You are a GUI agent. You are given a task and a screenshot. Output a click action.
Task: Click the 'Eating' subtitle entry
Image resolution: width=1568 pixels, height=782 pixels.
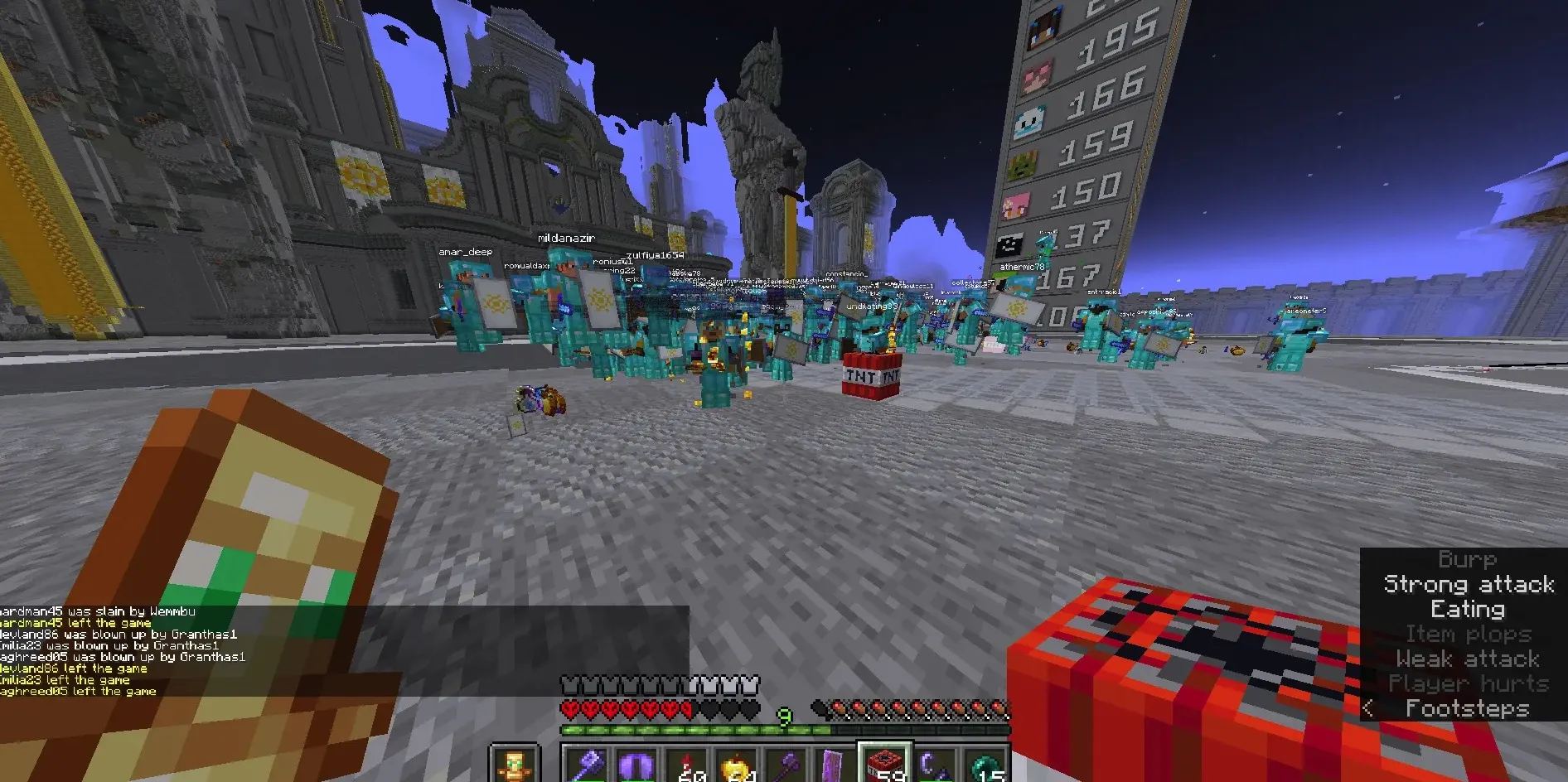pos(1468,609)
